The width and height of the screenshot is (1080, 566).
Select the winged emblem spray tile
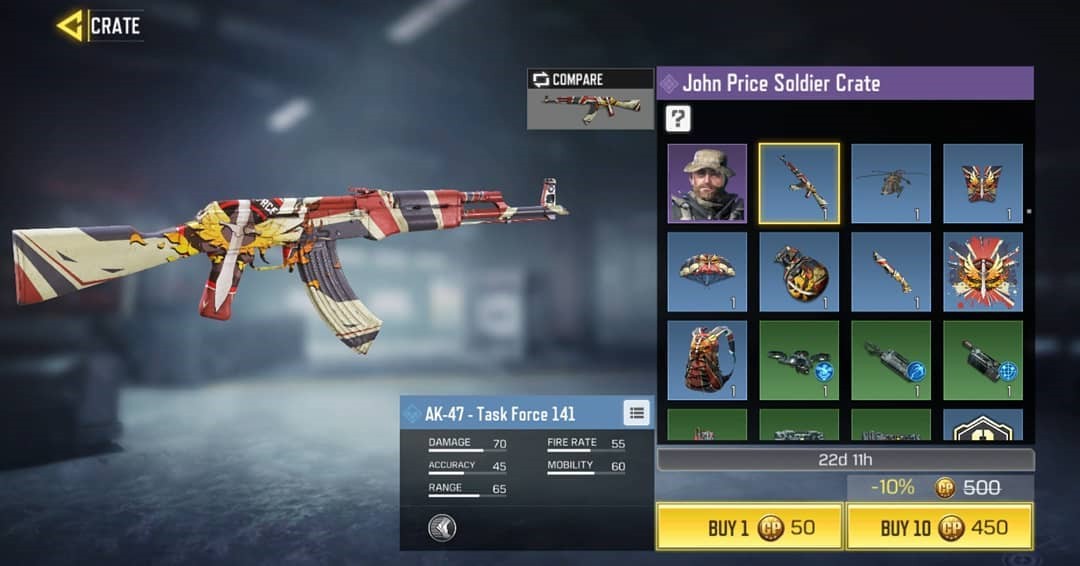tap(983, 272)
